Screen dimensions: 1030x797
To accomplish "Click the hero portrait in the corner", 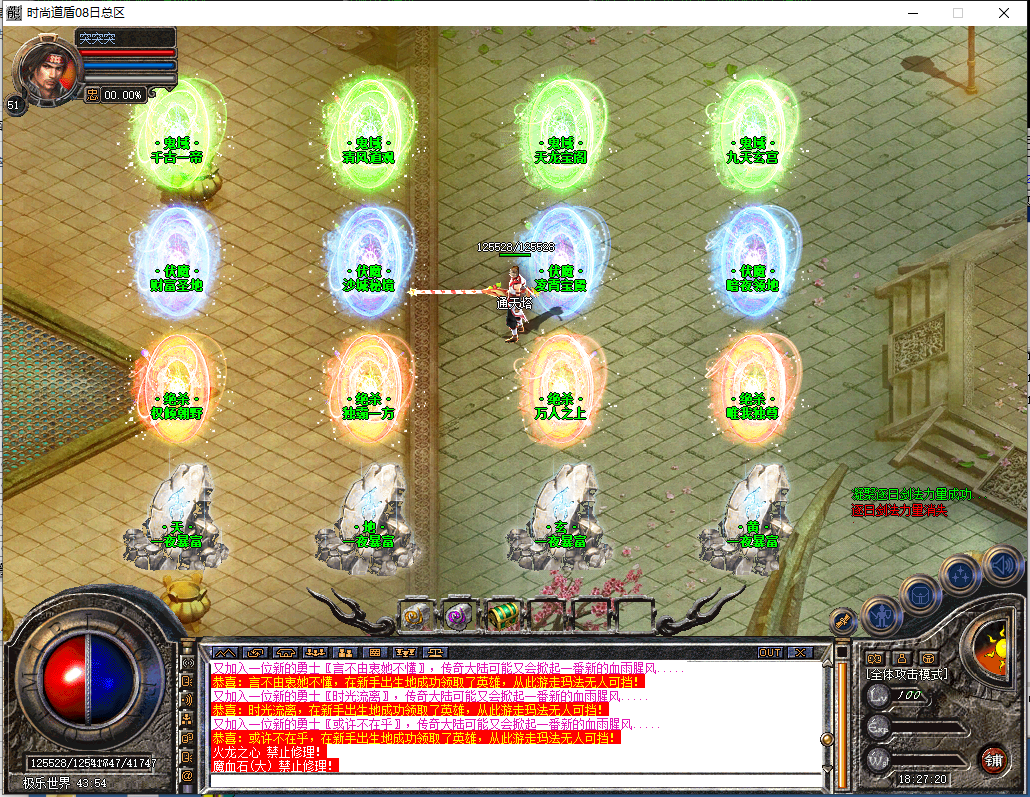I will (45, 68).
